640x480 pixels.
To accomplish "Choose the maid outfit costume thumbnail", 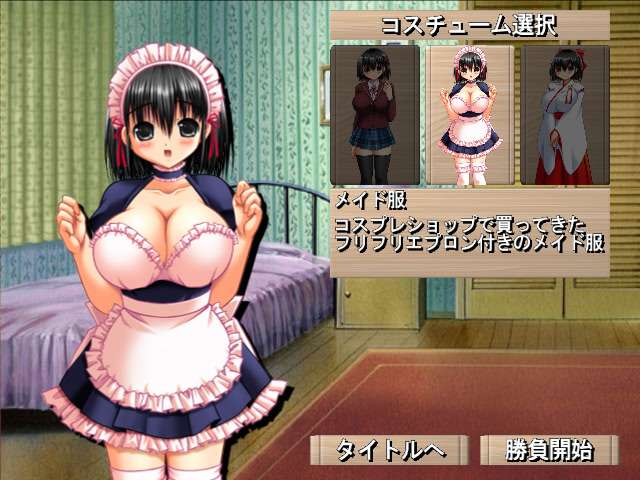I will click(469, 115).
